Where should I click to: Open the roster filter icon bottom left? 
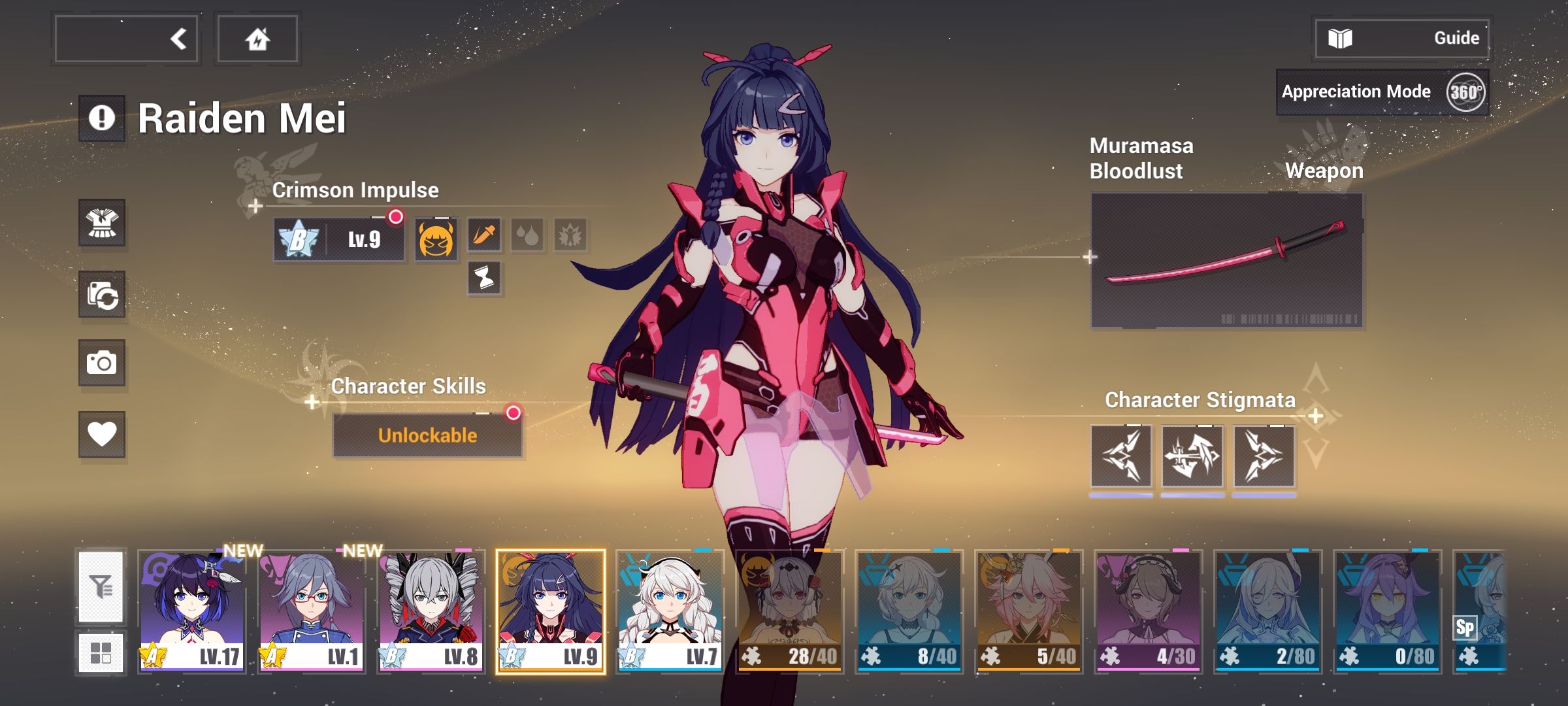coord(103,587)
